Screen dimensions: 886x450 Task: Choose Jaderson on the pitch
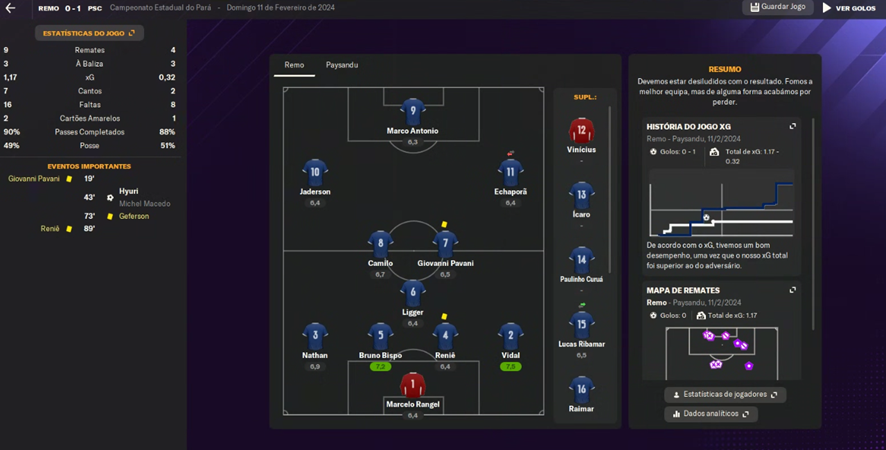click(315, 172)
